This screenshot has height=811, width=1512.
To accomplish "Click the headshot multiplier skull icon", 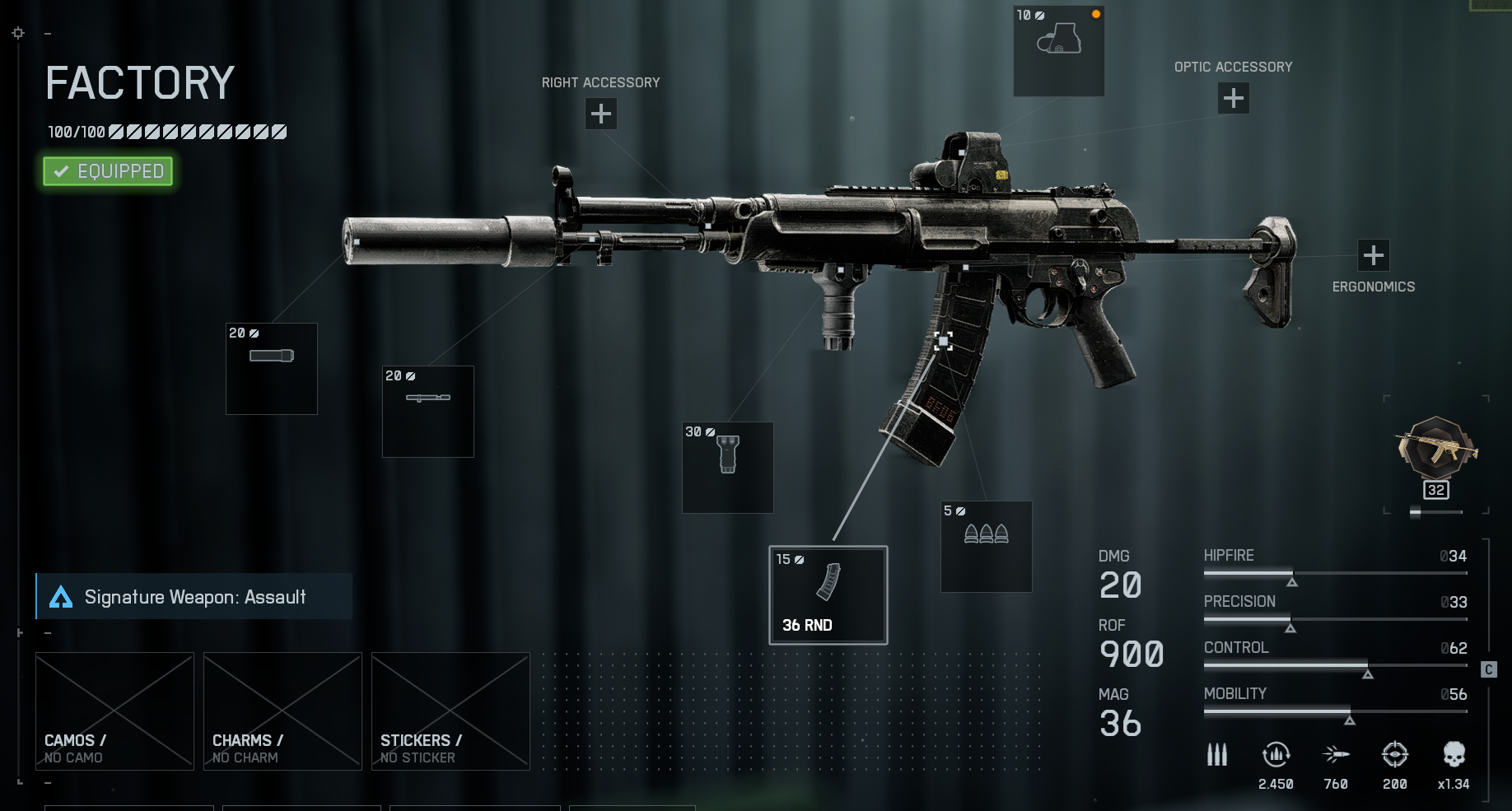I will [1454, 755].
